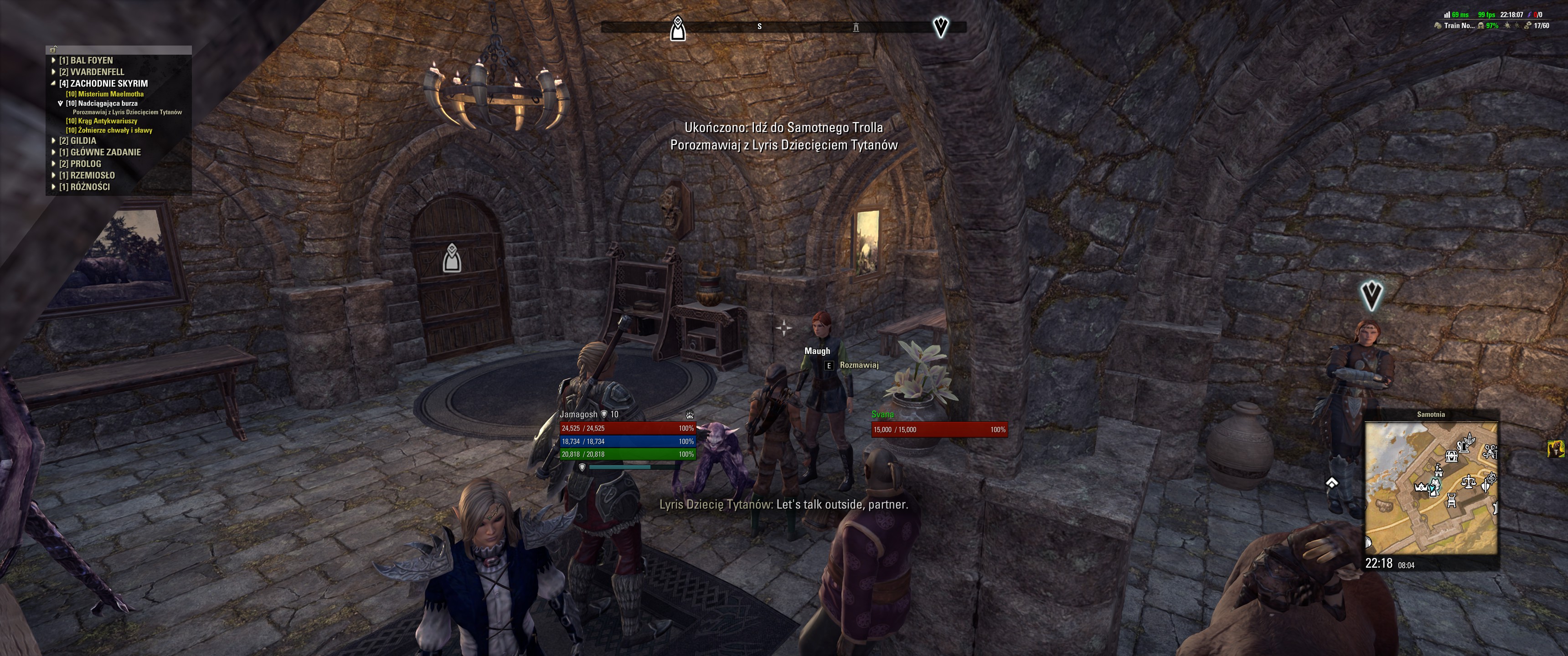The height and width of the screenshot is (656, 1568).
Task: Expand the Prolog quest category
Action: coord(80,164)
